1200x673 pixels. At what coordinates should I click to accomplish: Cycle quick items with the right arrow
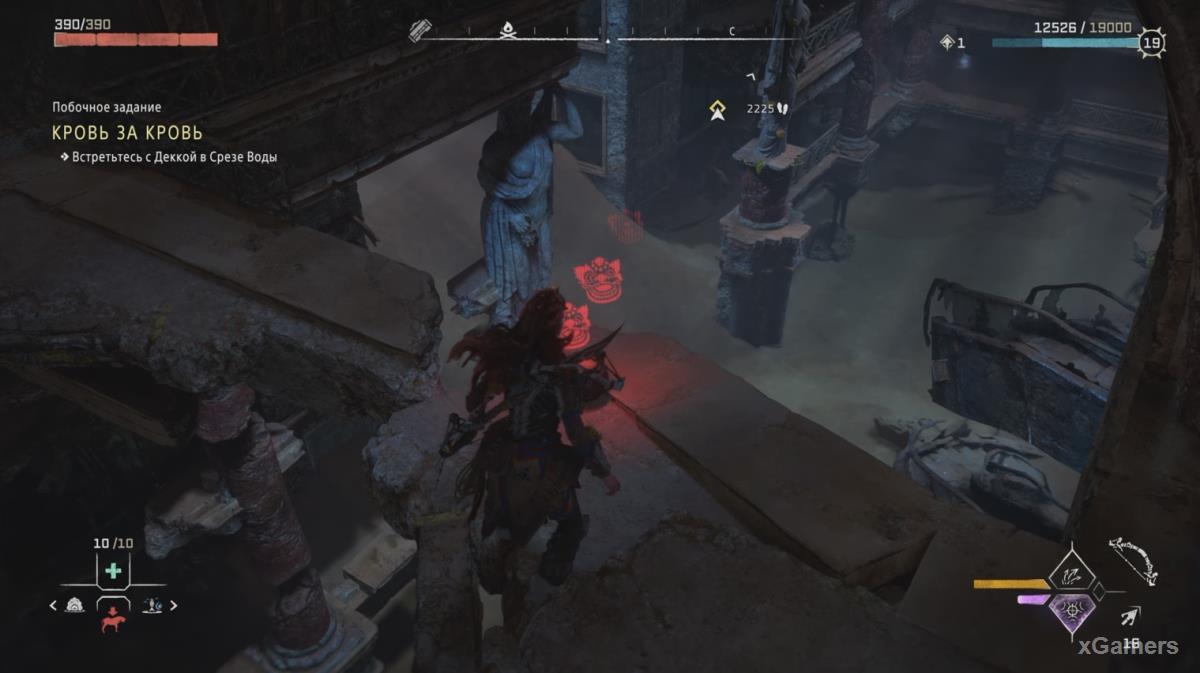[x=174, y=605]
